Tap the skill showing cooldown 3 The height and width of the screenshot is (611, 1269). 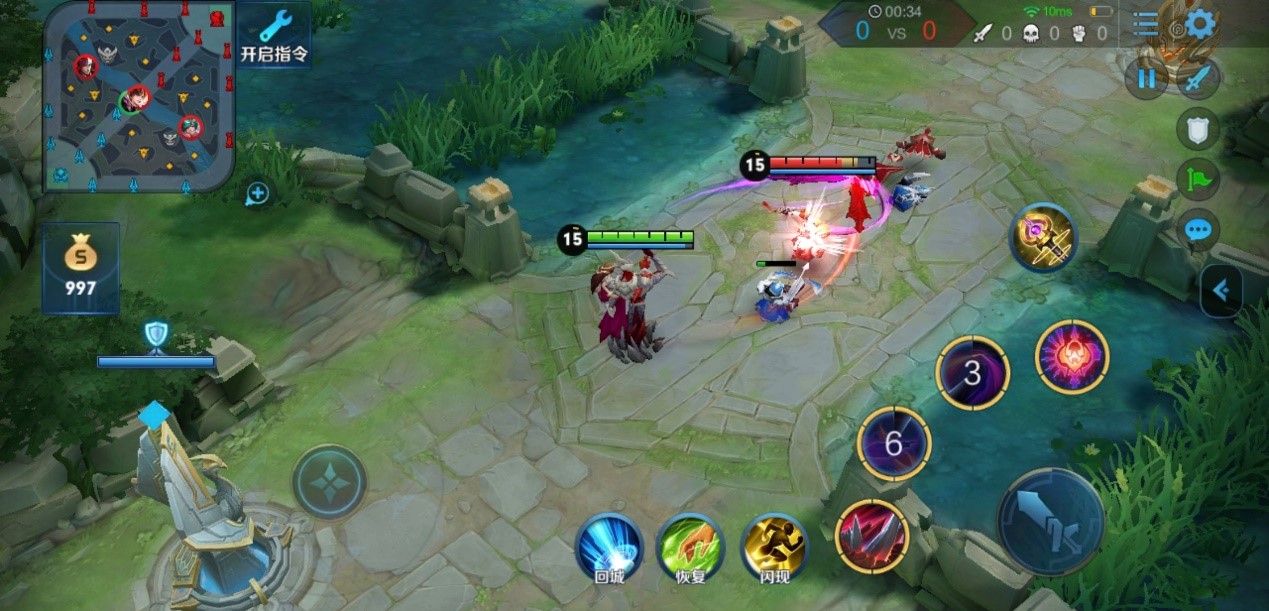(972, 373)
